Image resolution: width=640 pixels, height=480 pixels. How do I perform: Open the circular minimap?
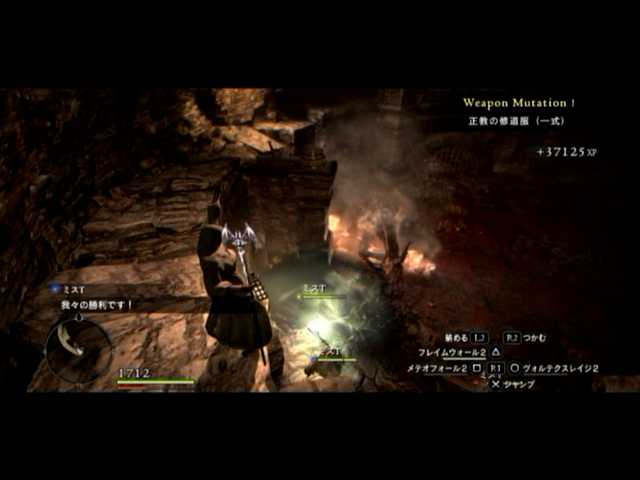click(x=78, y=349)
